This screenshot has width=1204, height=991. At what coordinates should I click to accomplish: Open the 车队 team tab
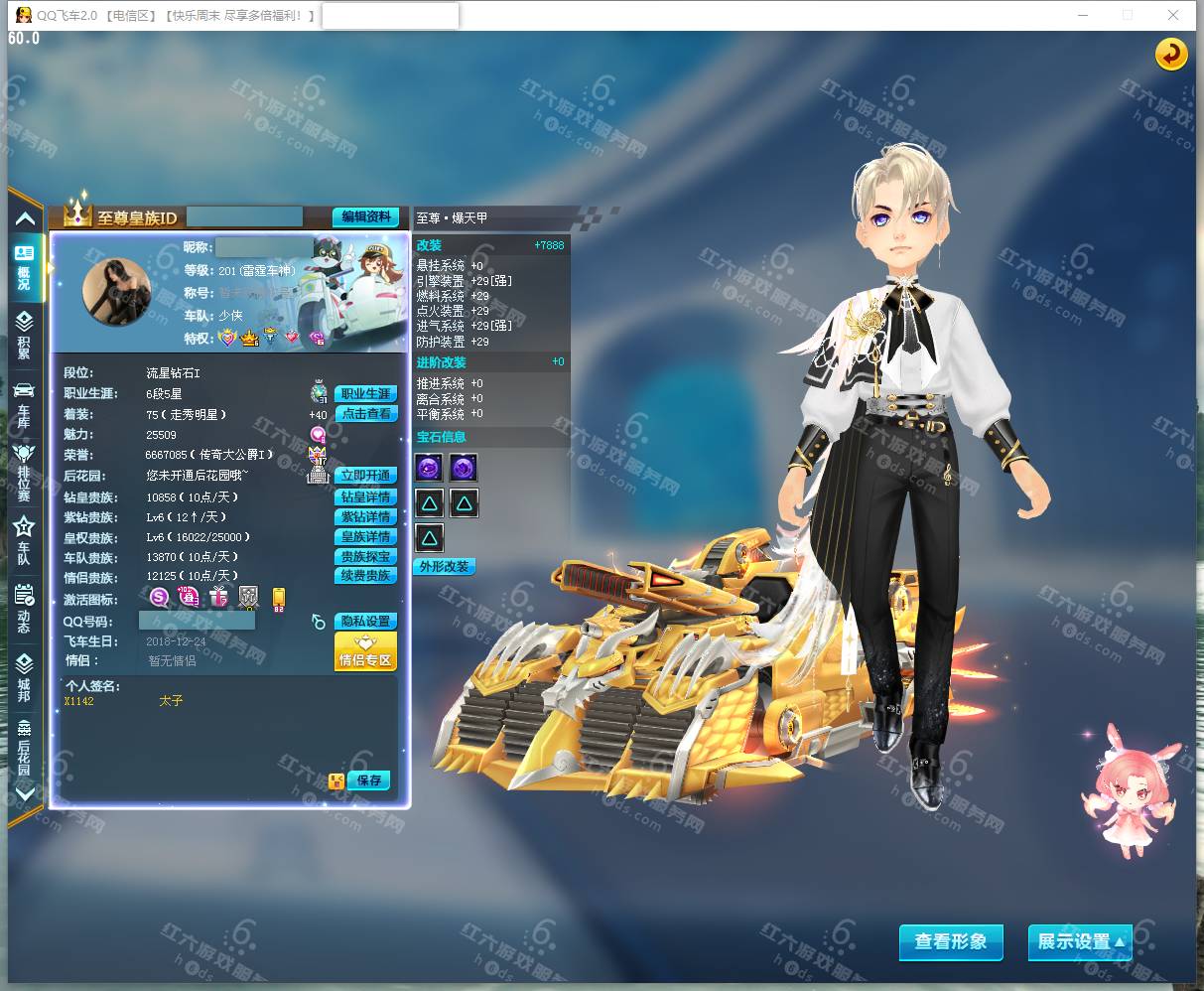[x=24, y=539]
